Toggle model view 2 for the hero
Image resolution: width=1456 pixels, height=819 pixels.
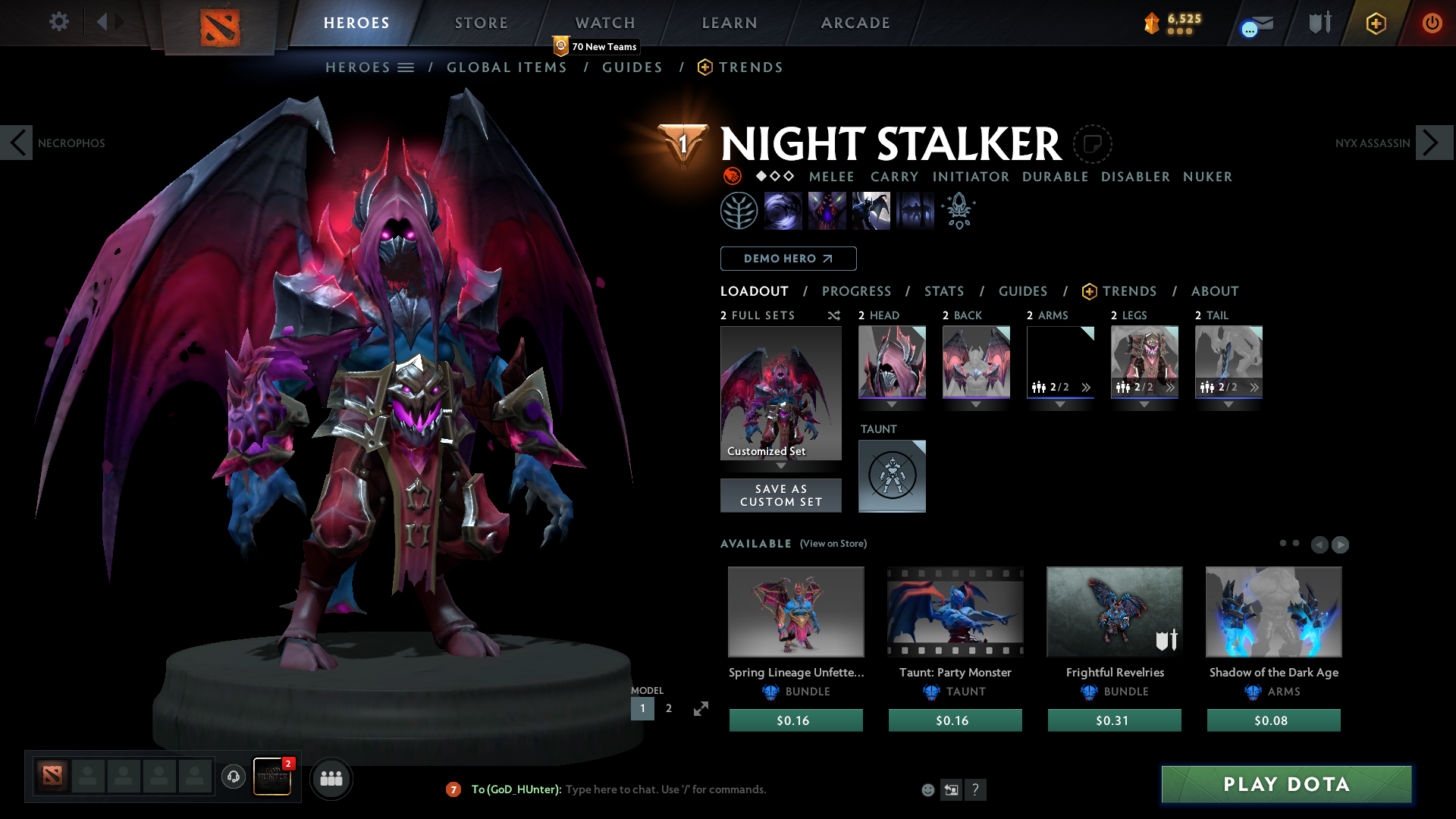[667, 708]
